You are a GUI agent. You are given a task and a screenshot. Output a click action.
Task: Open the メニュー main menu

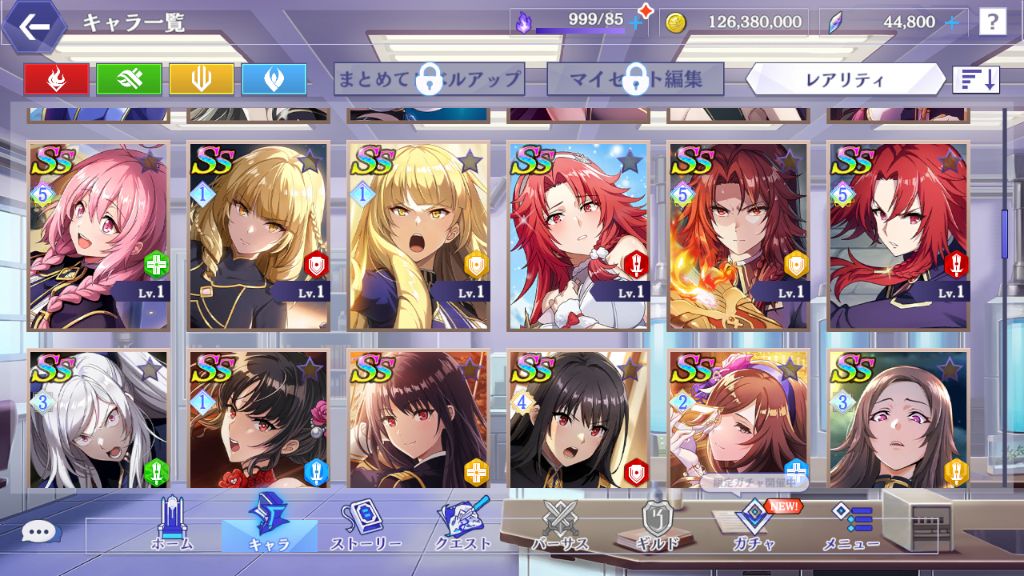click(851, 526)
